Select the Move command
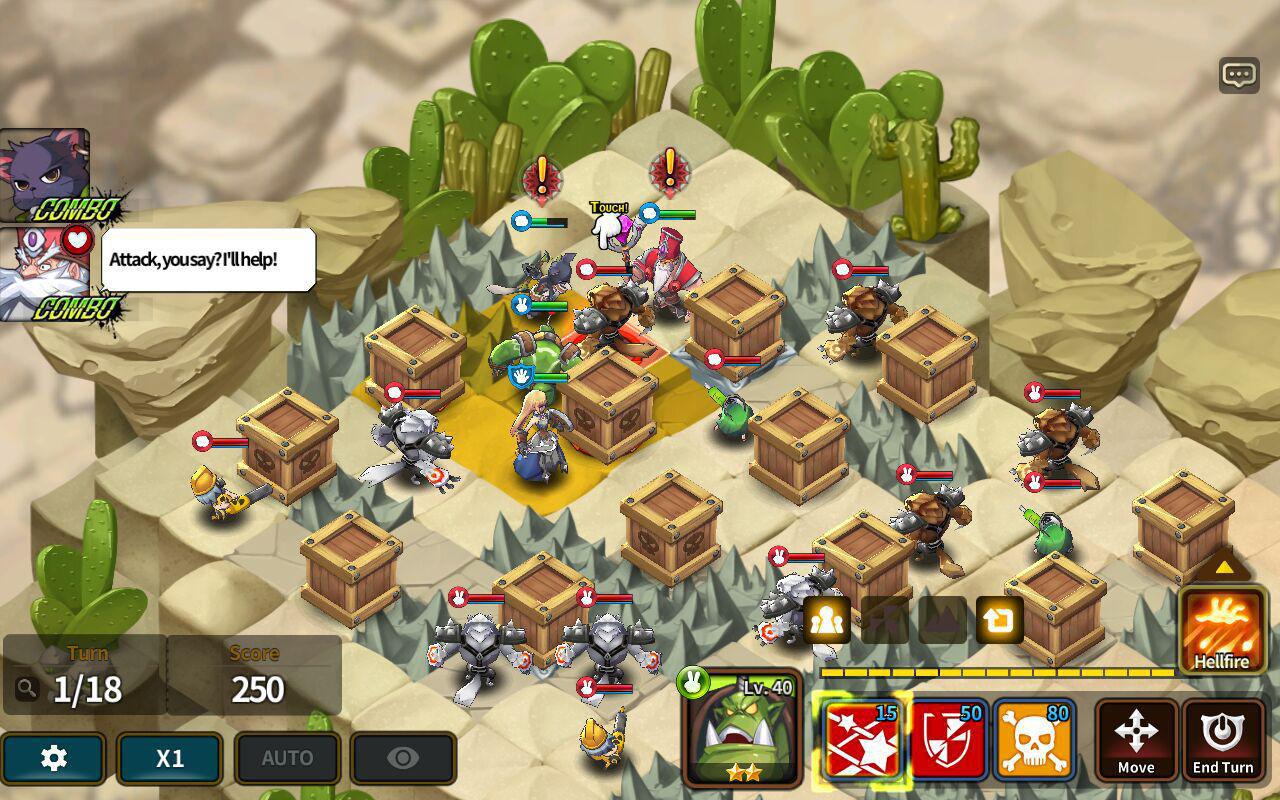Screen dimensions: 1280x800 (x=1136, y=740)
